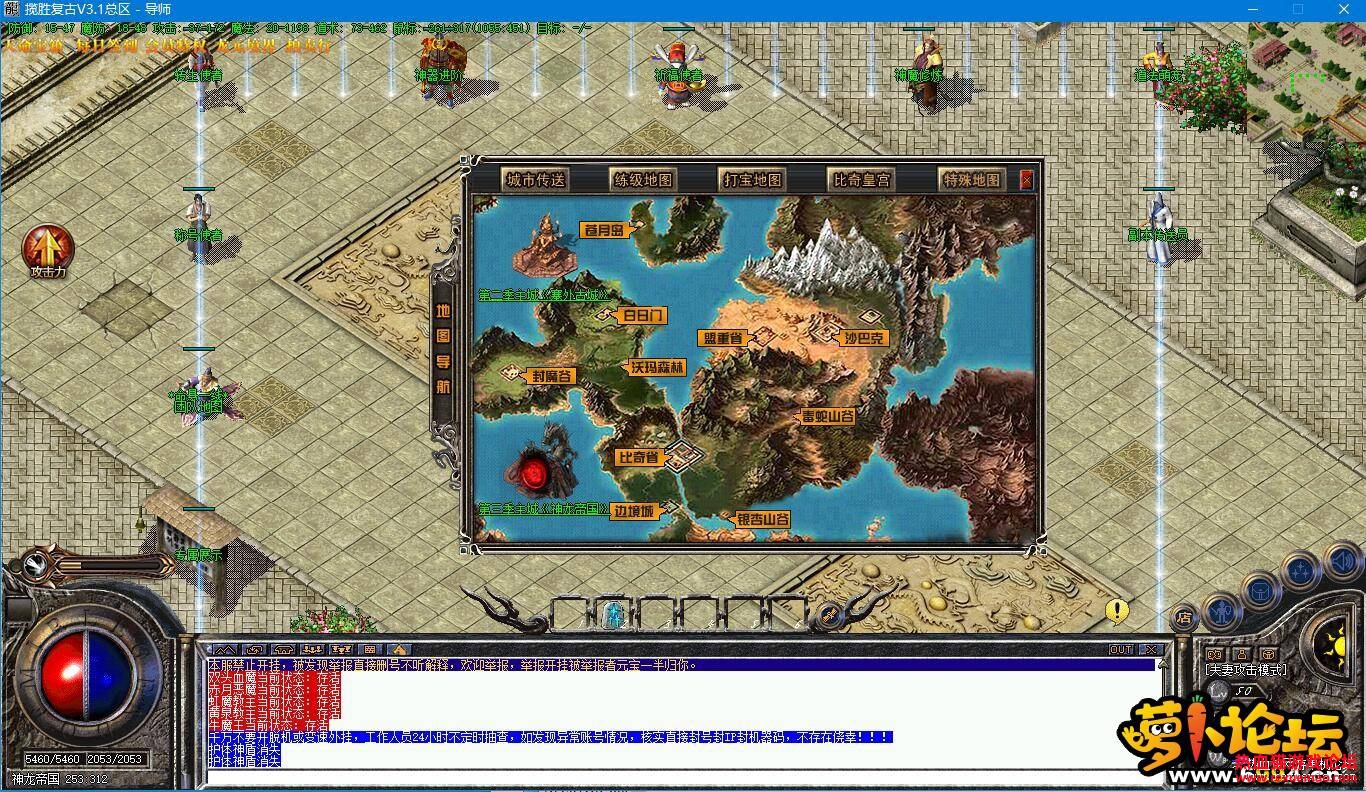This screenshot has width=1366, height=792.
Task: Switch to the 城市传送 tab
Action: [536, 180]
